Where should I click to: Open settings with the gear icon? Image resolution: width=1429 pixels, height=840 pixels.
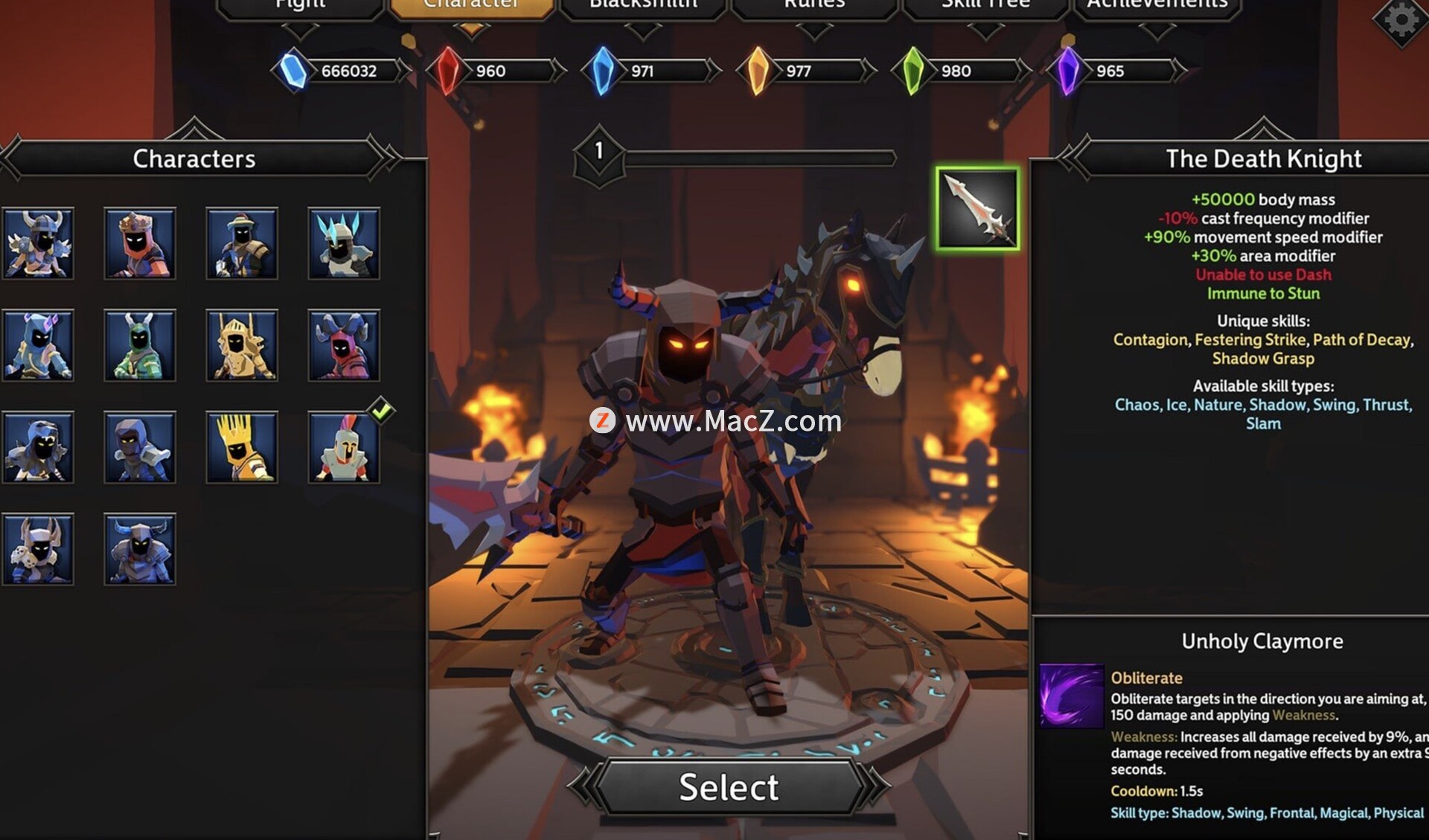pyautogui.click(x=1401, y=20)
